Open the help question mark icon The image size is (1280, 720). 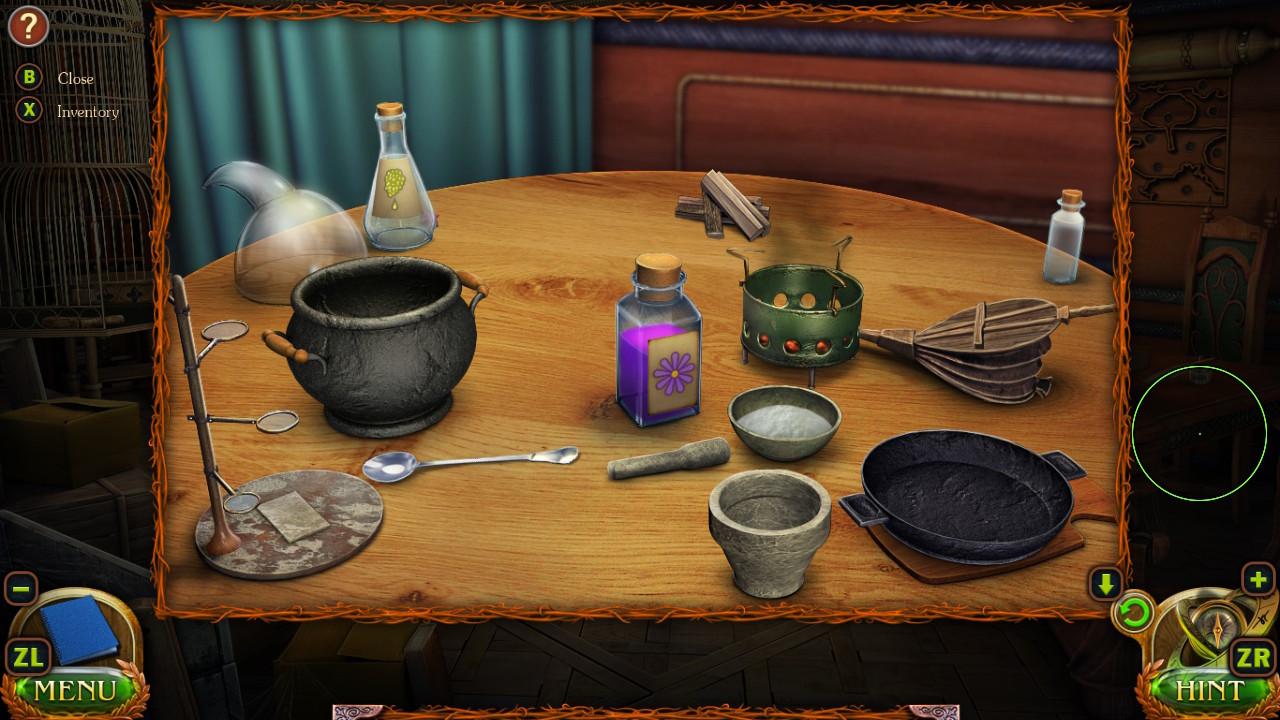pyautogui.click(x=27, y=26)
